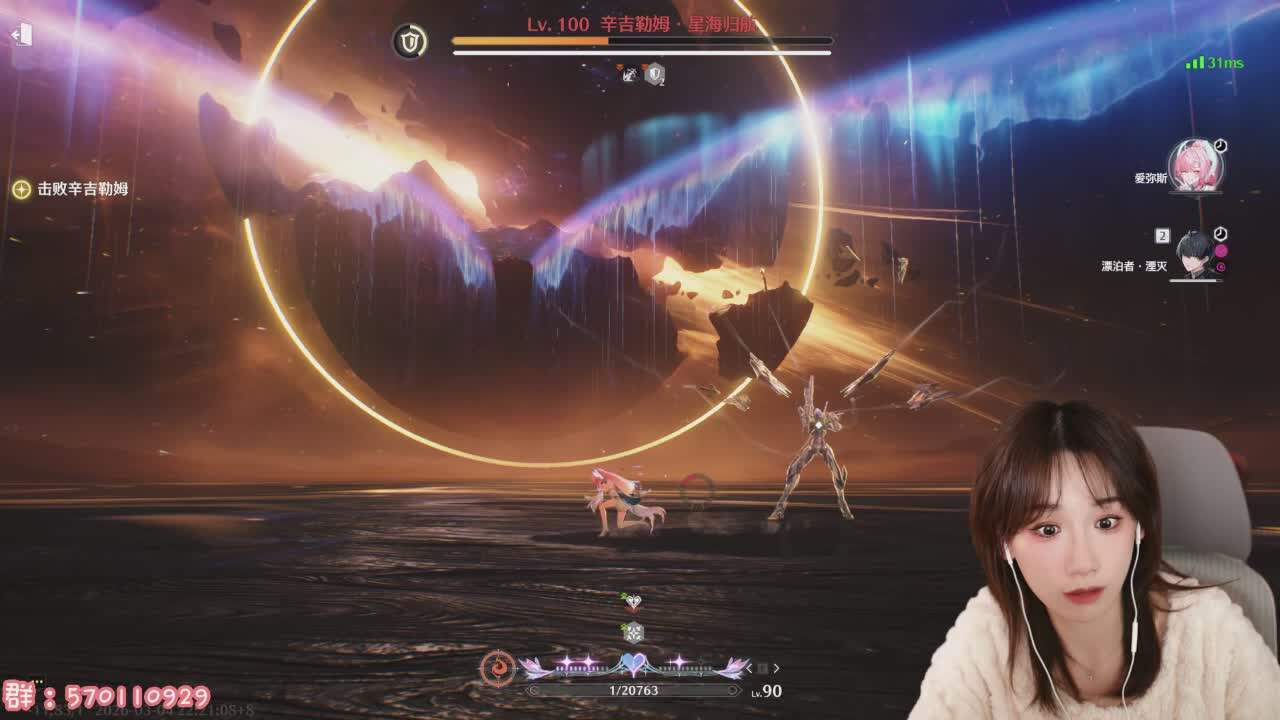Viewport: 1280px width, 720px height.
Task: Select the 漂泊者·湮灭 character portrait
Action: coord(1195,254)
